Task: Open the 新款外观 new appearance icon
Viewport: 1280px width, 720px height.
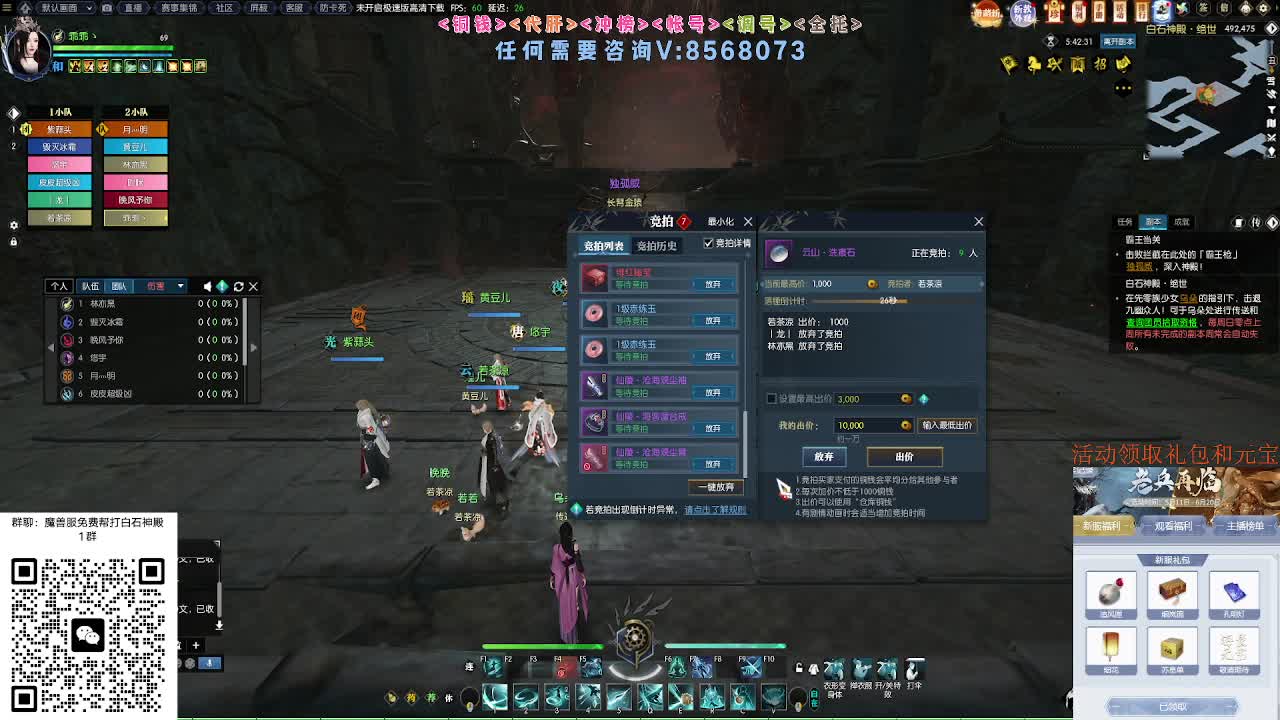Action: point(1021,11)
